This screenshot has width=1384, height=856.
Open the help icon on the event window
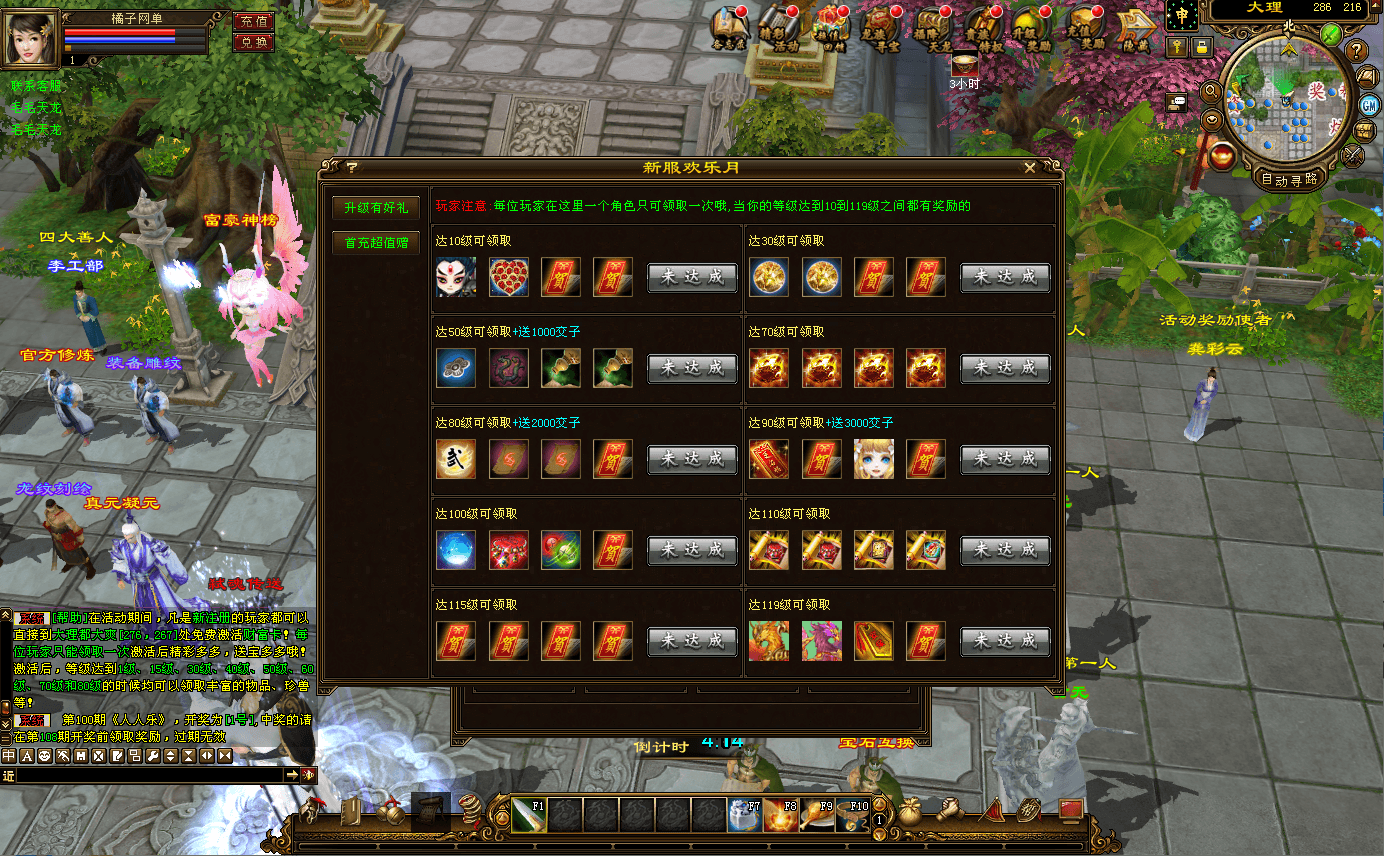(x=351, y=168)
